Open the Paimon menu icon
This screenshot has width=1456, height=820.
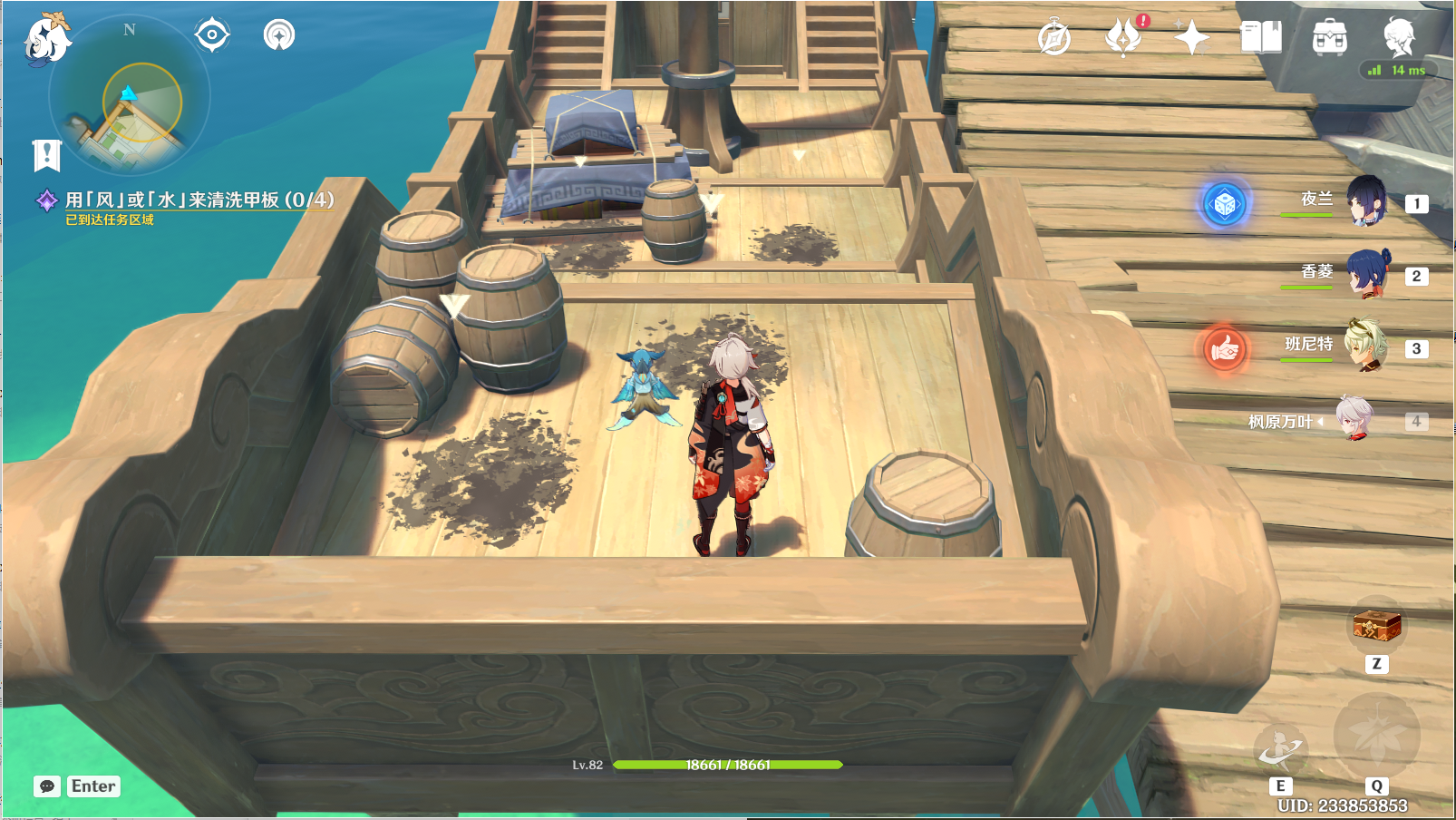pos(45,38)
